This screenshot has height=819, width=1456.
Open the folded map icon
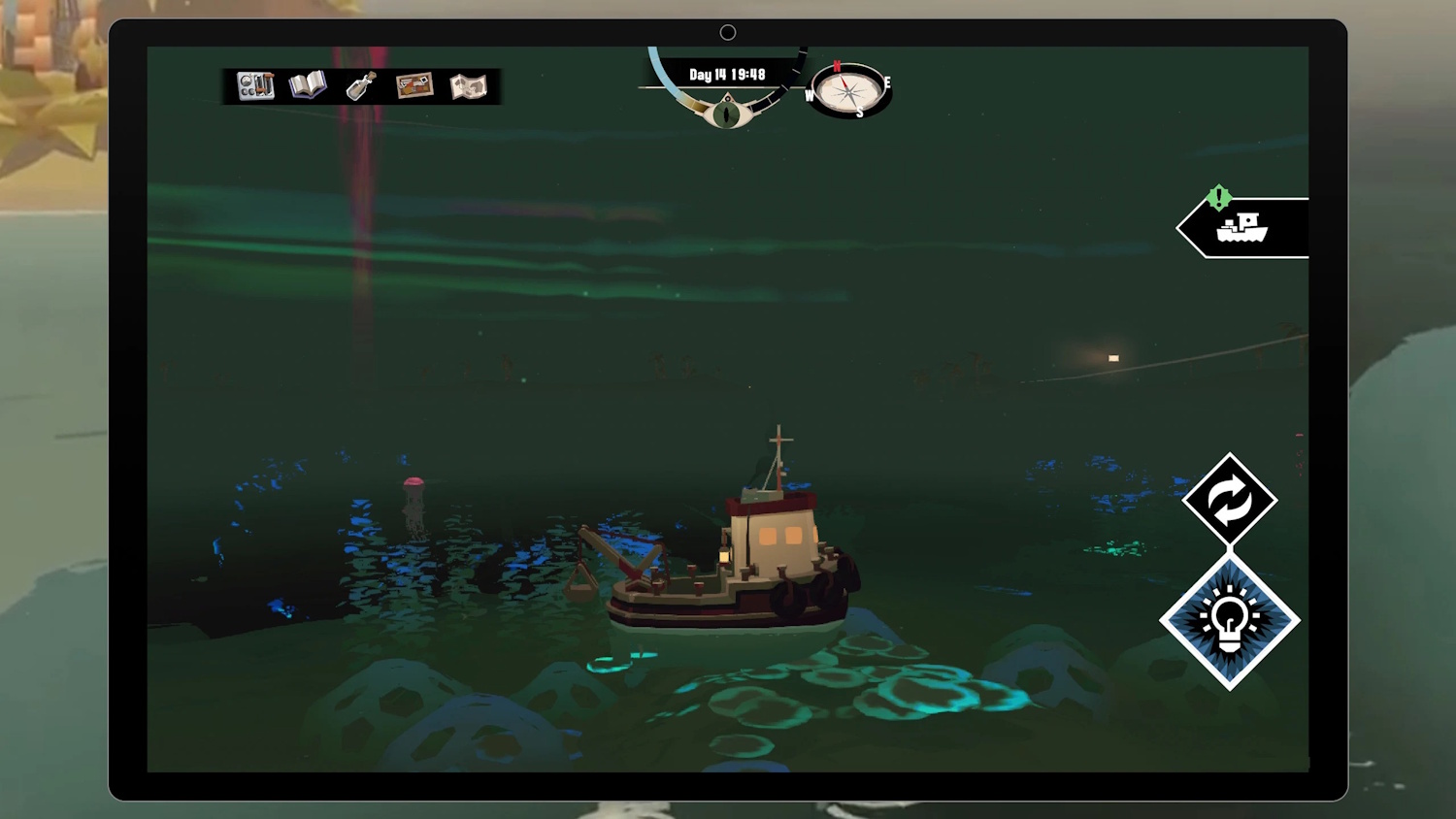(x=468, y=86)
